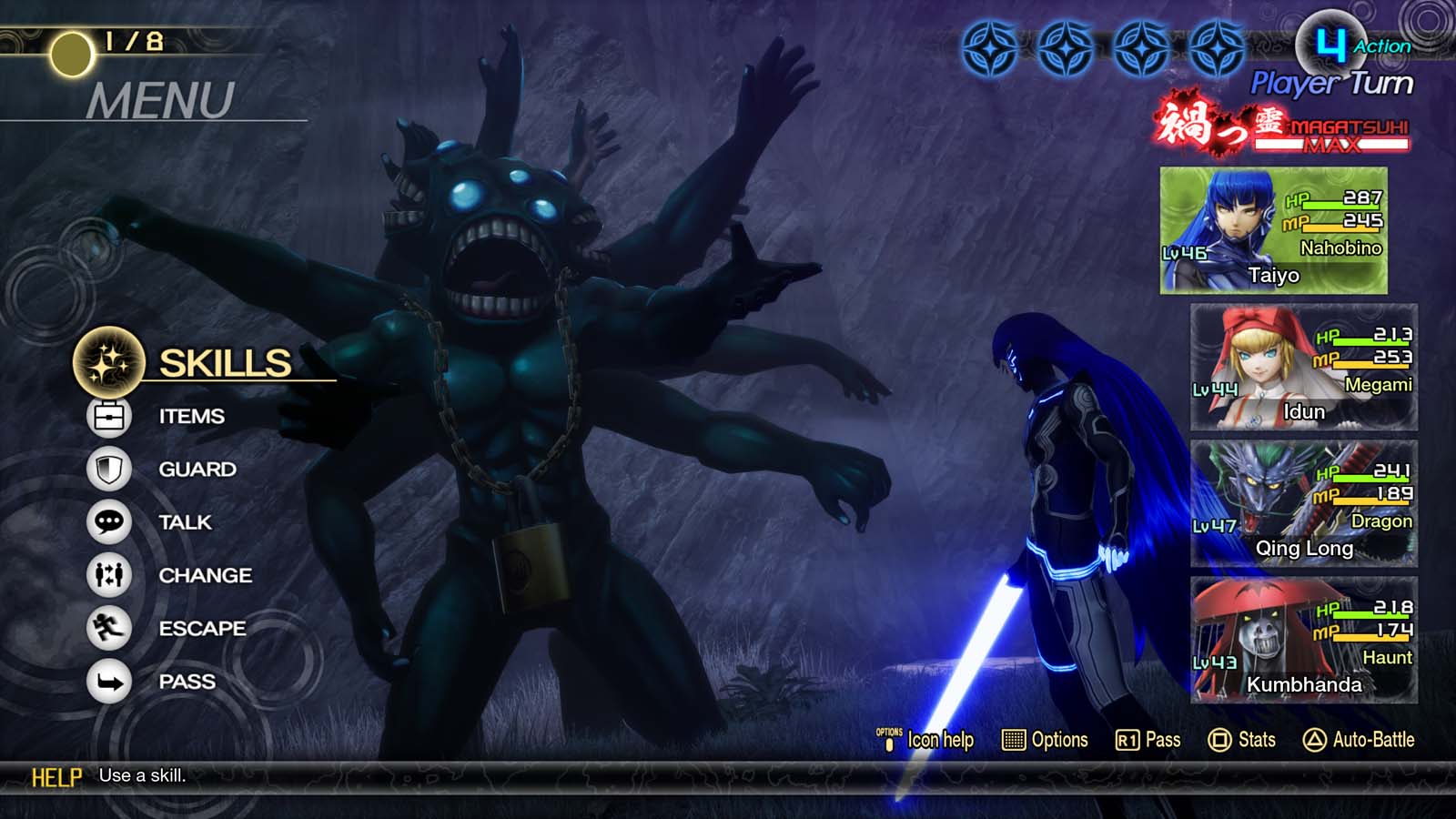
Task: Click the Change party-member icon
Action: tap(109, 575)
